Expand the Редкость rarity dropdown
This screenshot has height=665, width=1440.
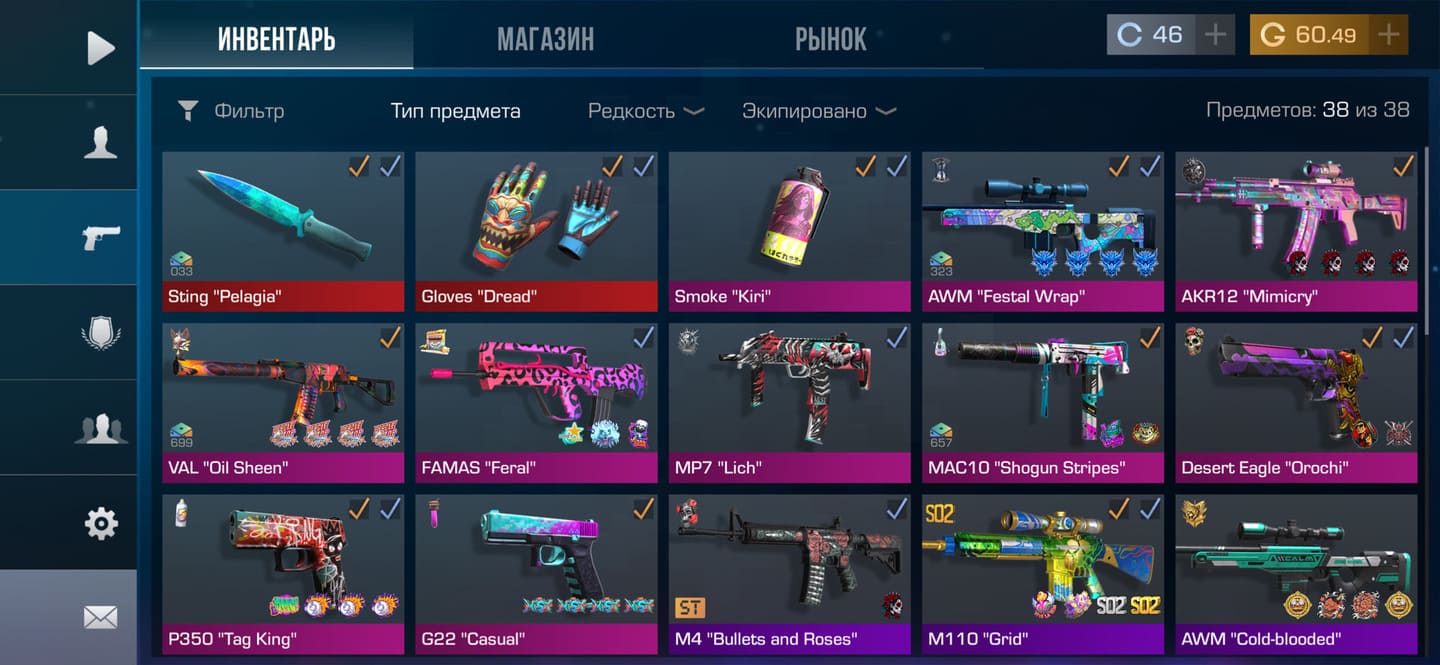(x=645, y=111)
